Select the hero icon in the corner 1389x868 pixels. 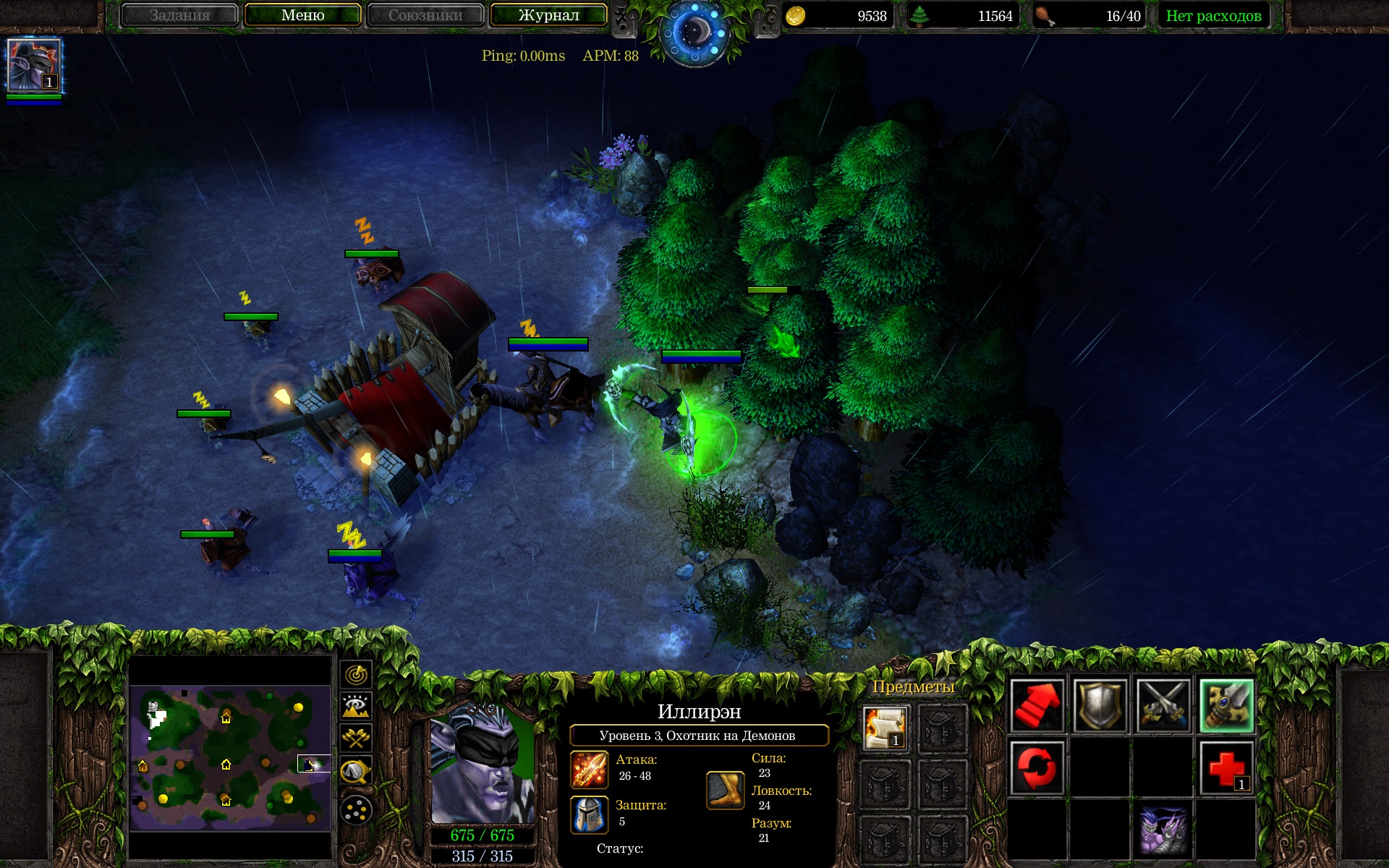pos(34,66)
